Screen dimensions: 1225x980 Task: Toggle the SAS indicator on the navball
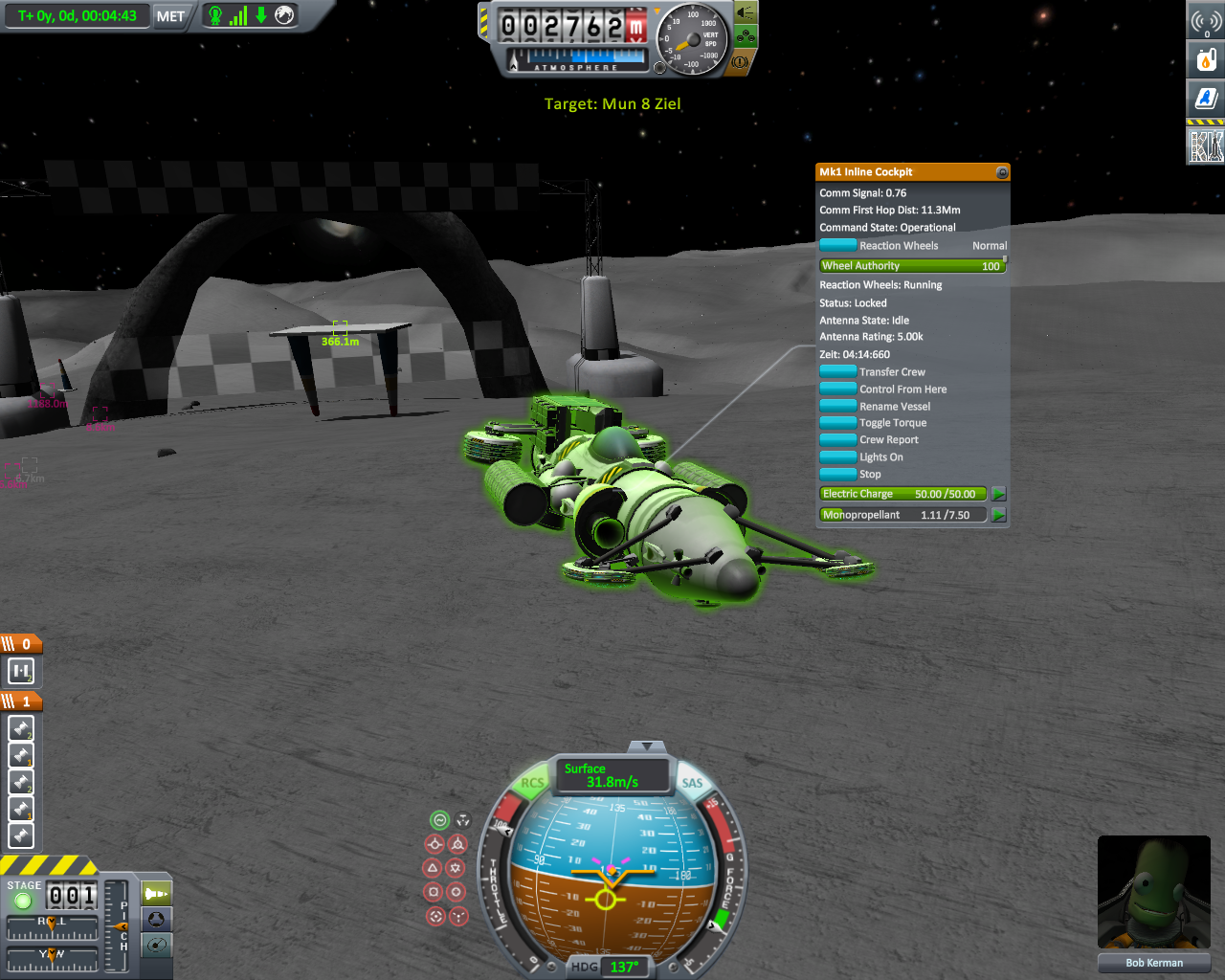[x=692, y=783]
